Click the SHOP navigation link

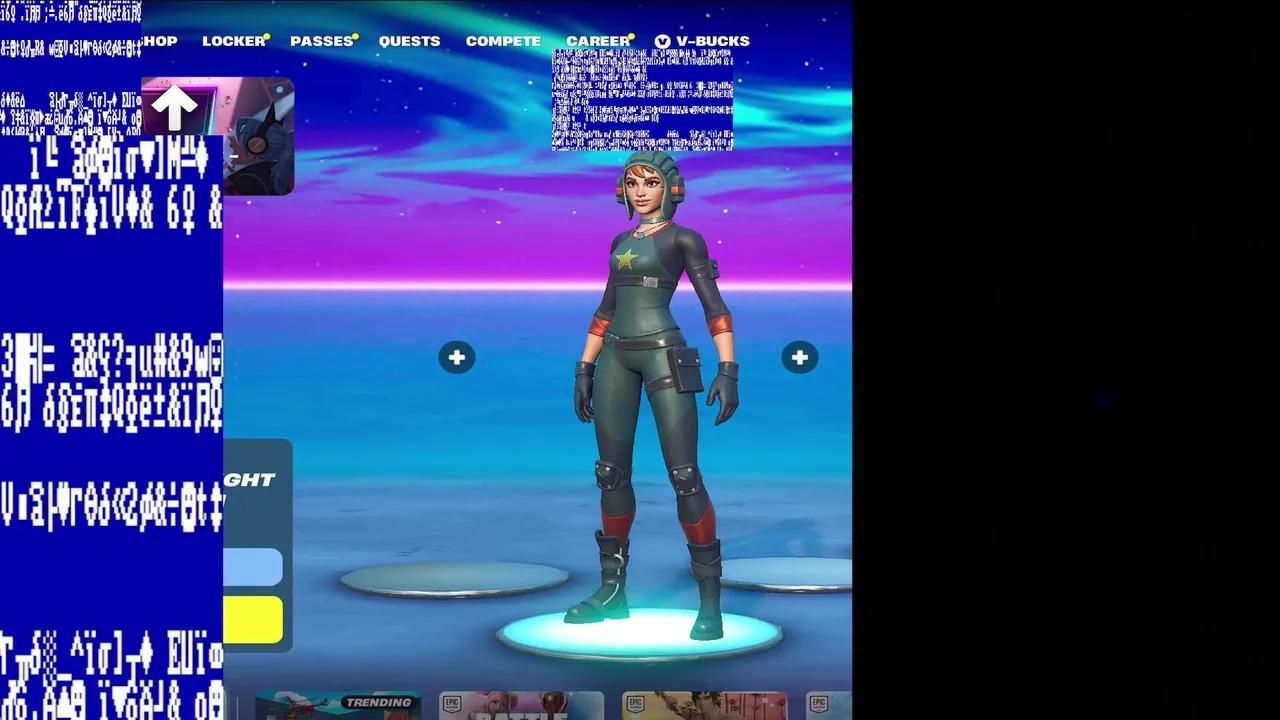tap(160, 41)
